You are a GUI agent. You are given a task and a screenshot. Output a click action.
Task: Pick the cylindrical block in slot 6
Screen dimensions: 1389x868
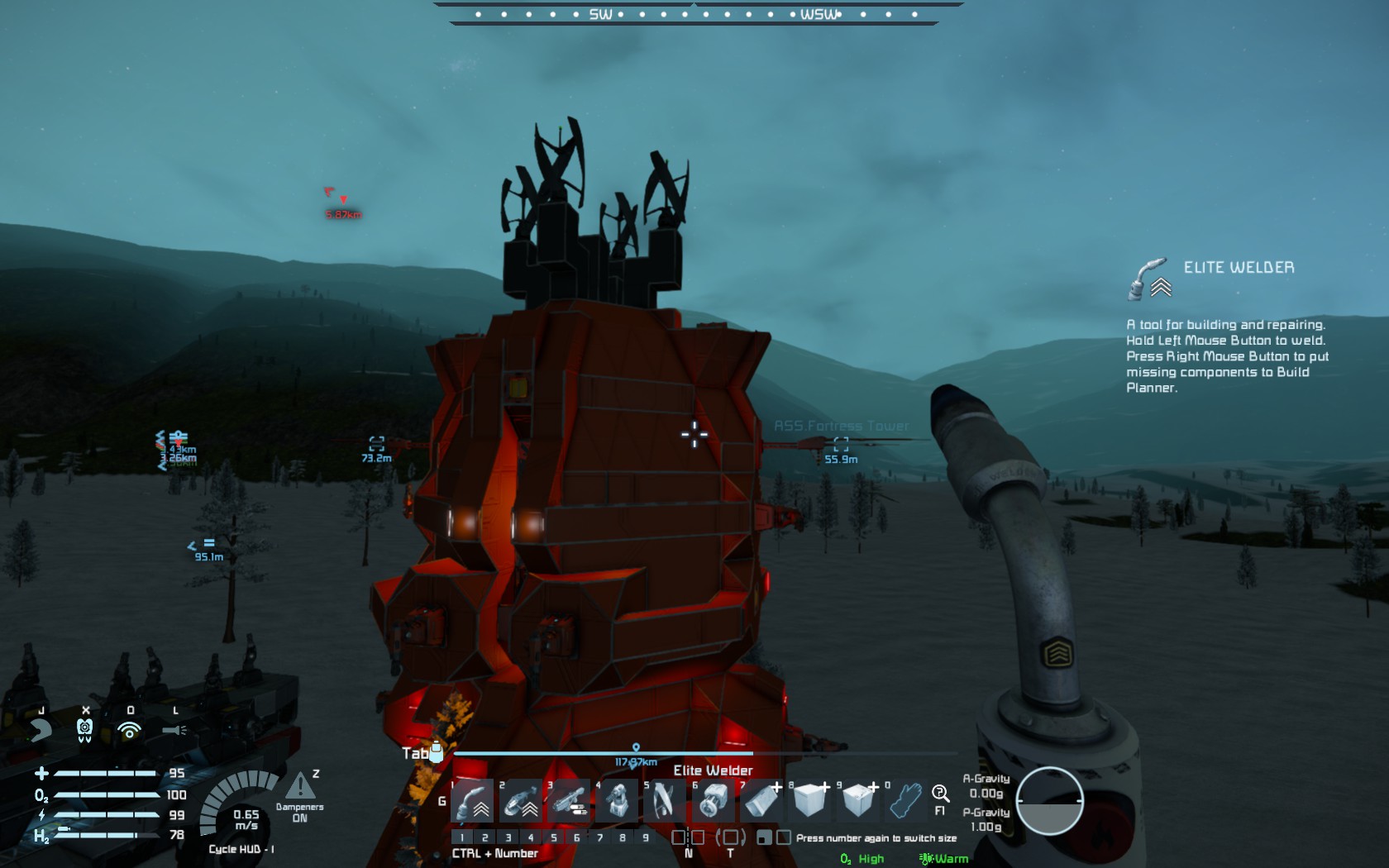click(713, 800)
